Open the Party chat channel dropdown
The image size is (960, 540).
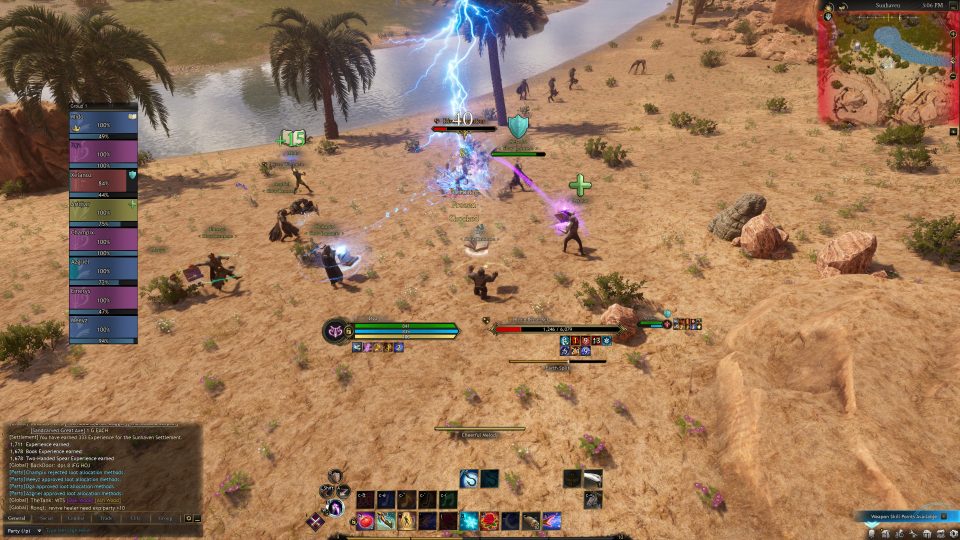point(23,529)
